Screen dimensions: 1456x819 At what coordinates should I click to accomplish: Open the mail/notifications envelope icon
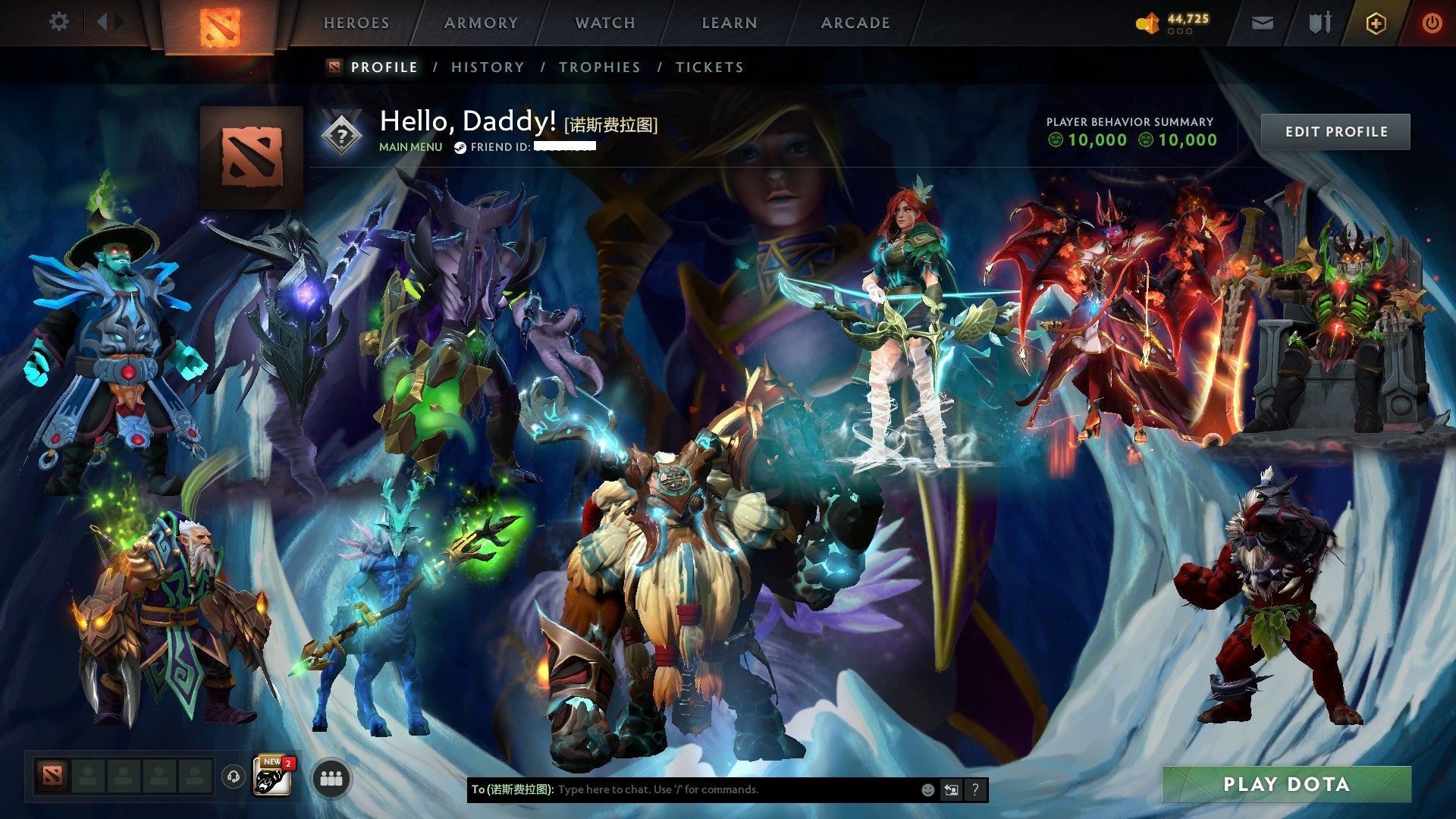pos(1262,23)
